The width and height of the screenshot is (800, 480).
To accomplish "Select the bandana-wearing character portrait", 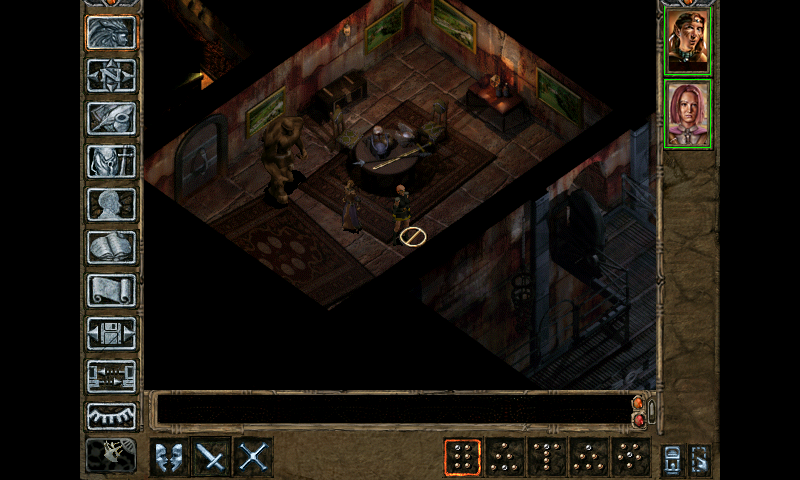I will (687, 41).
